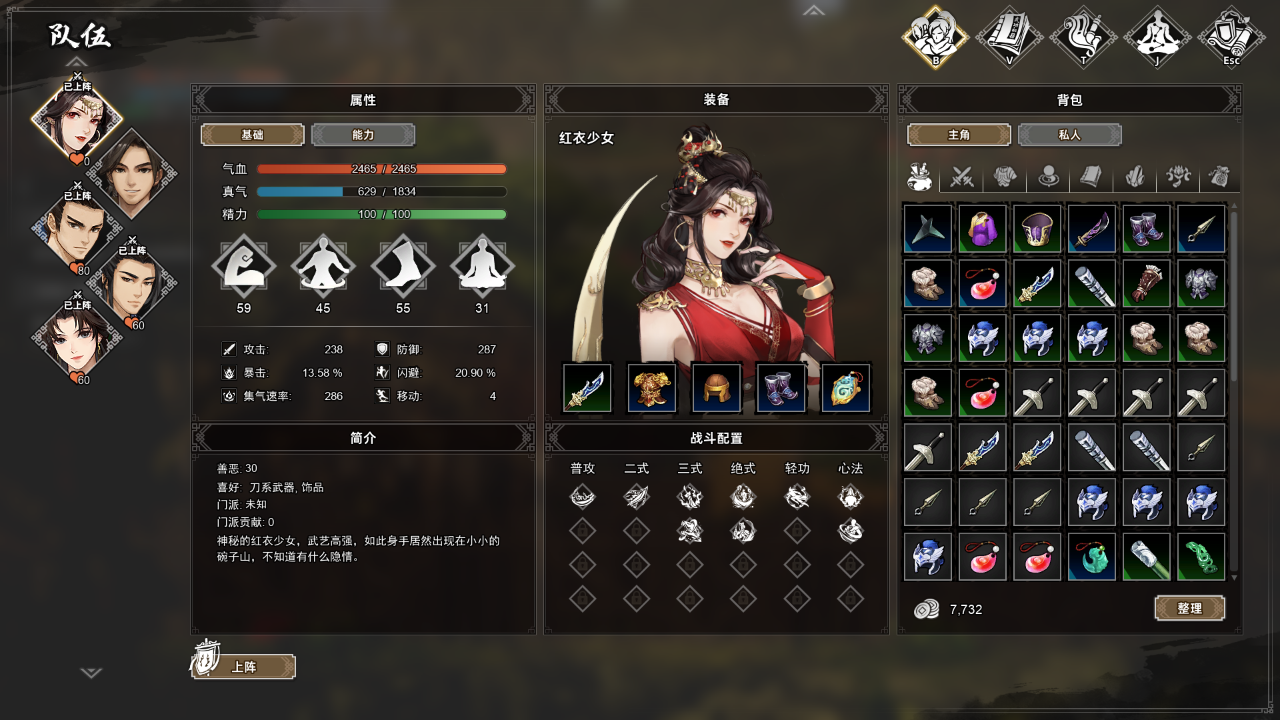Open the Esc system menu icon
Screen dimensions: 1280x720
[x=1231, y=38]
